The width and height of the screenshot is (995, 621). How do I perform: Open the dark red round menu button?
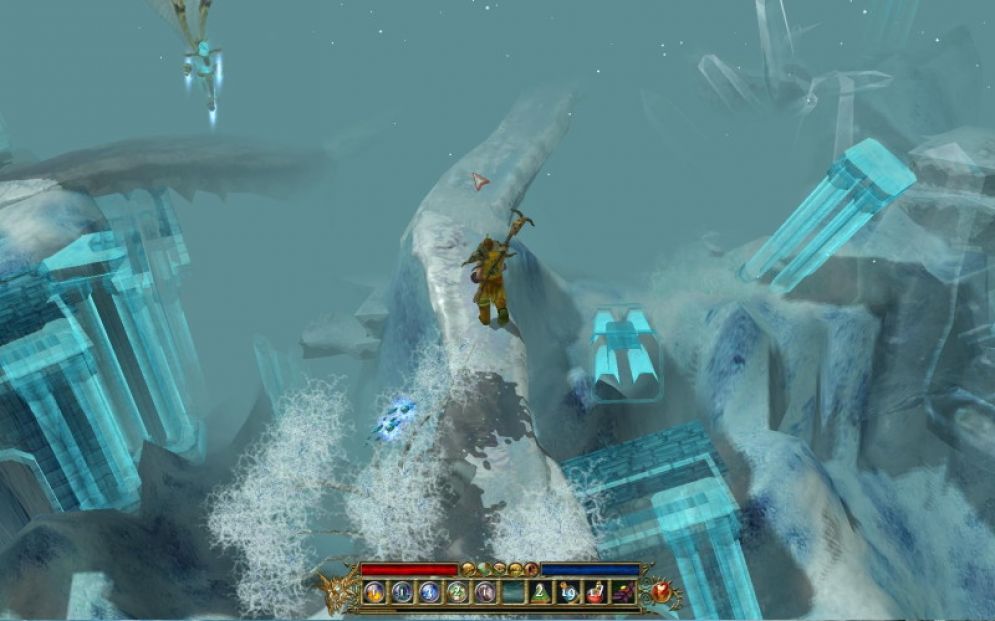530,569
